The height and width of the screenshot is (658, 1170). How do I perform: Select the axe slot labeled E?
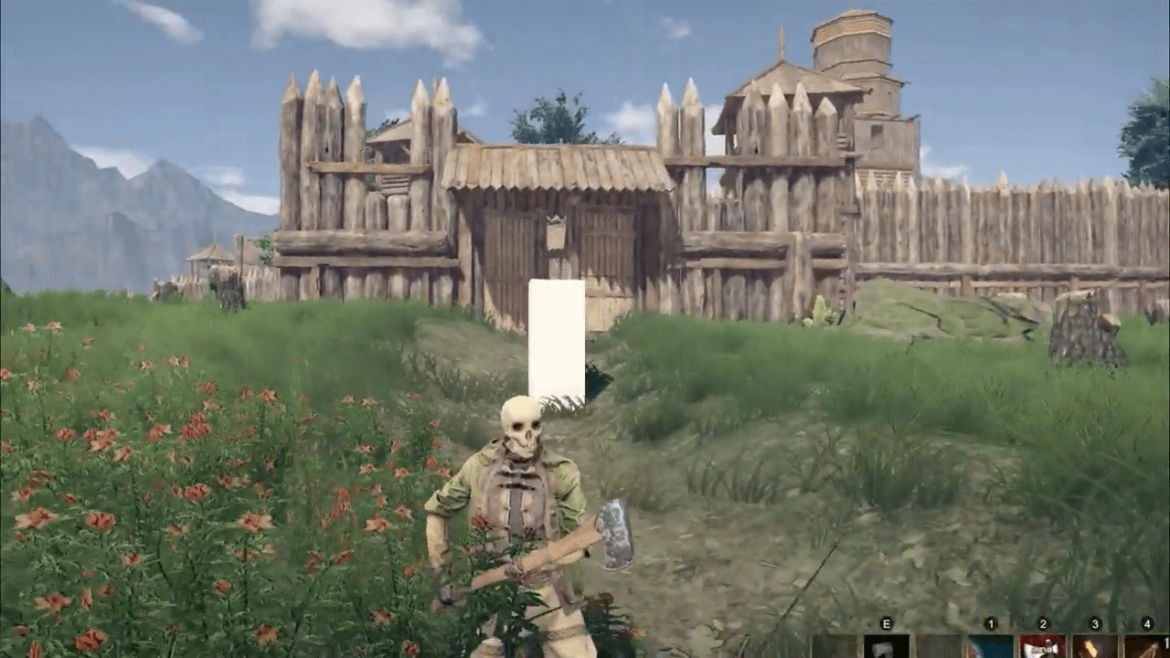pyautogui.click(x=886, y=647)
